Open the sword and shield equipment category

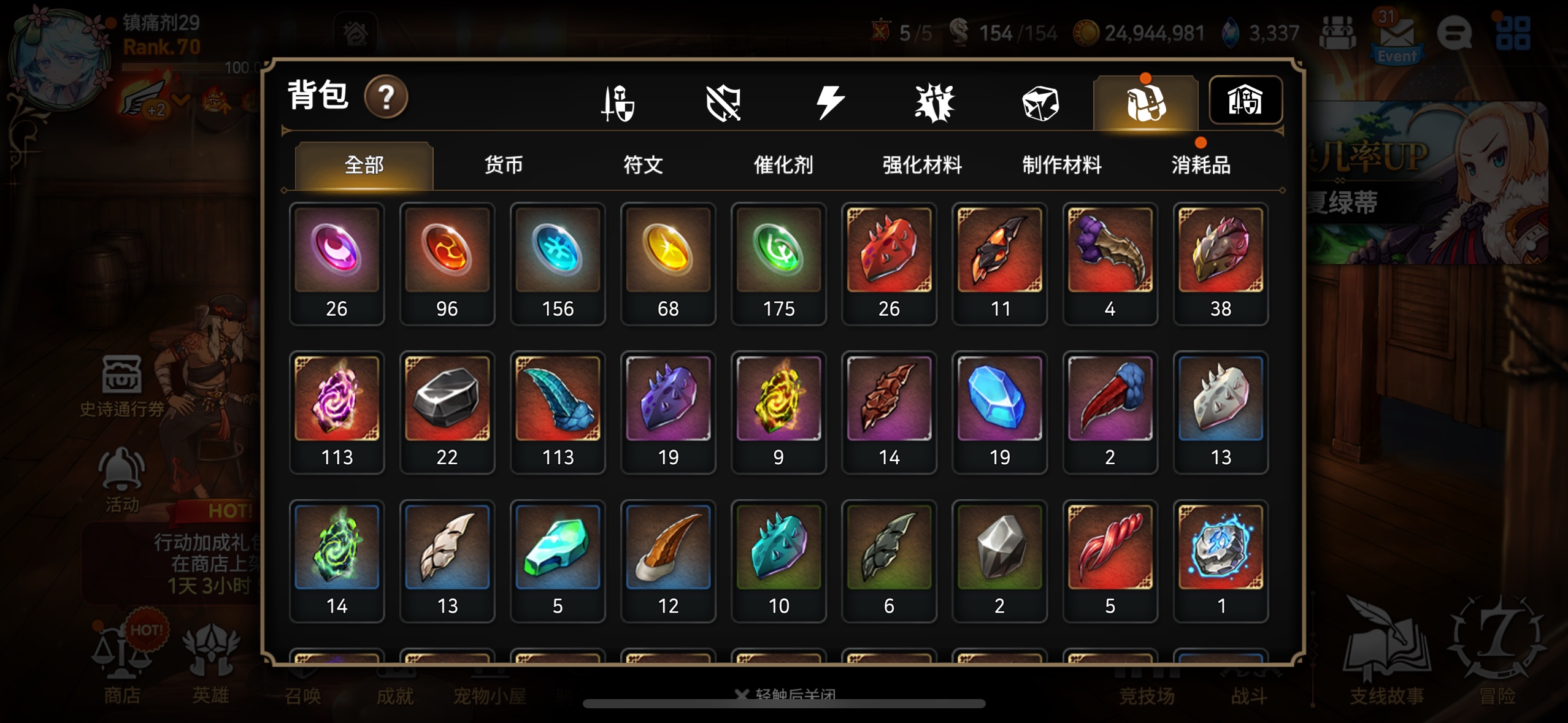(618, 102)
